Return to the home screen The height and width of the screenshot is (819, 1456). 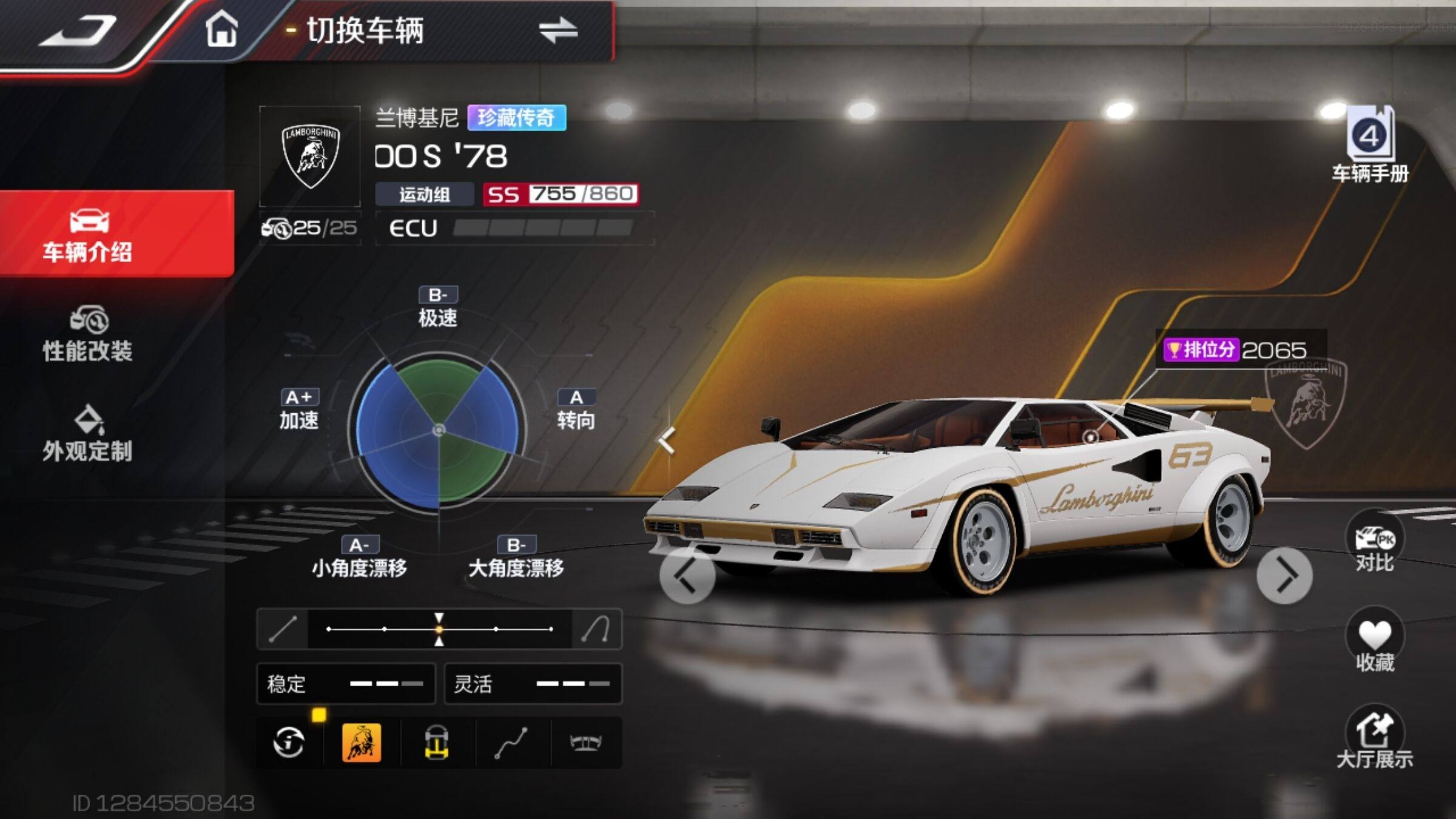221,30
